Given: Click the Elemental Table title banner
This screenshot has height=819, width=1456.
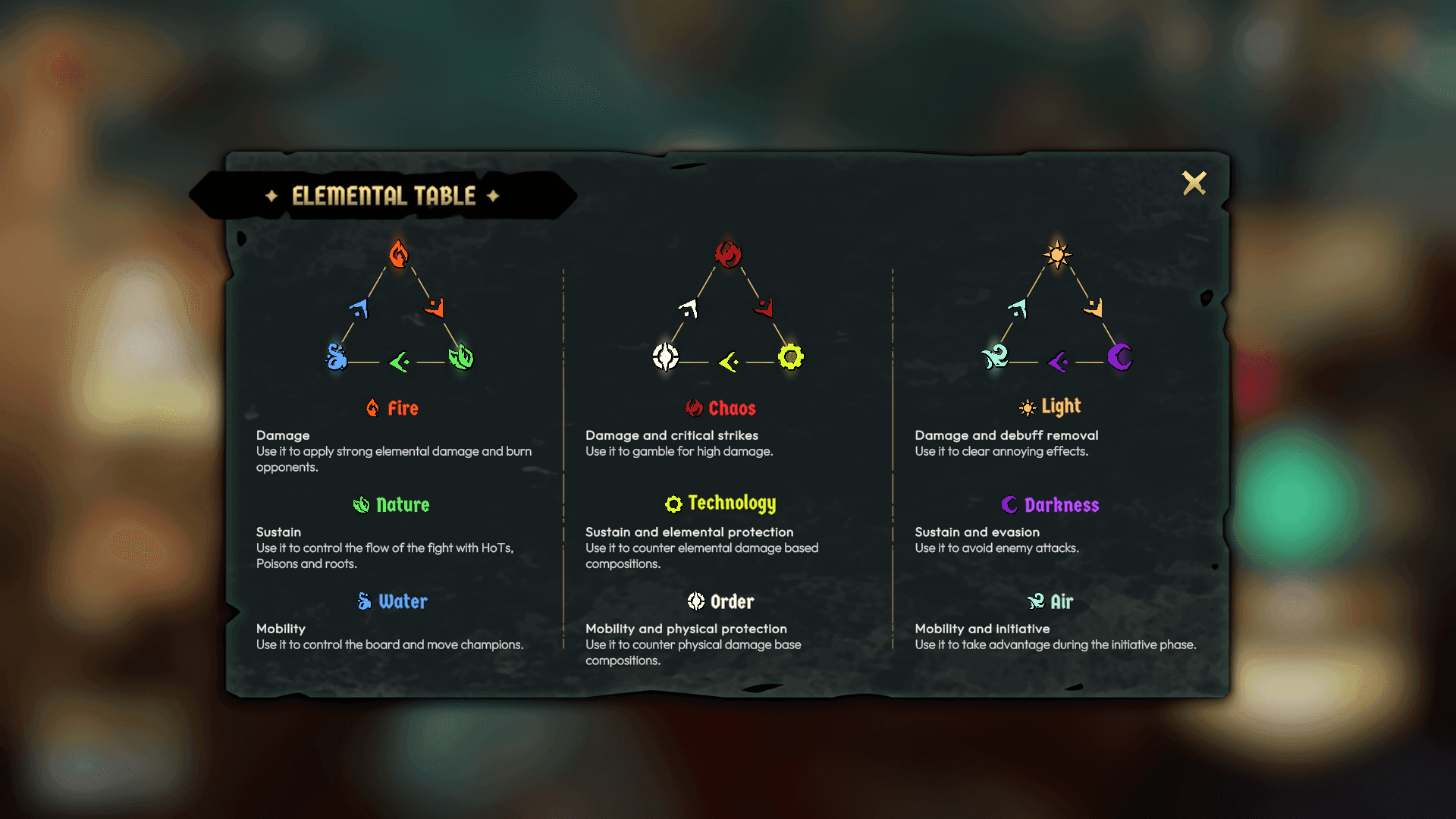Looking at the screenshot, I should pyautogui.click(x=383, y=196).
